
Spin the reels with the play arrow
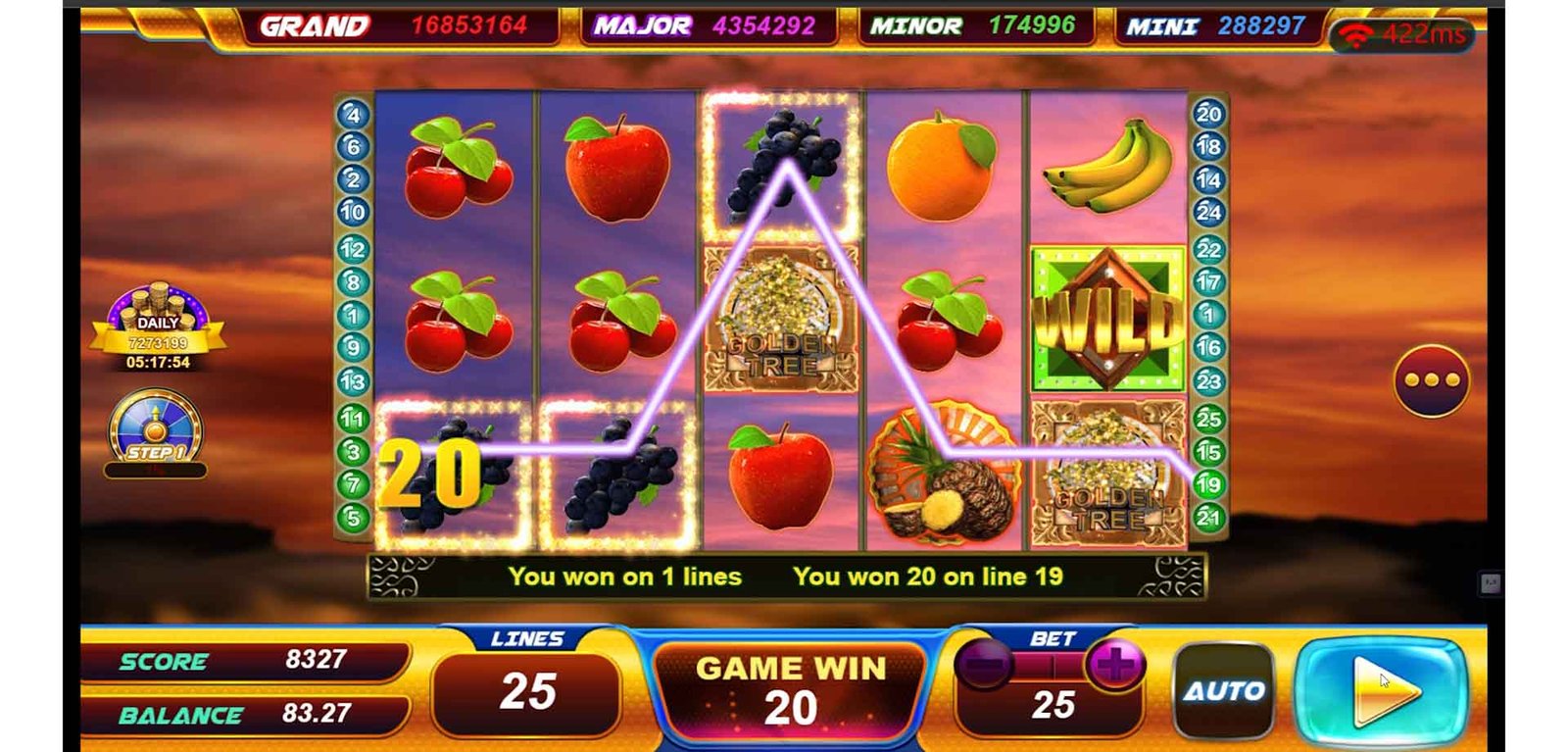pos(1381,691)
